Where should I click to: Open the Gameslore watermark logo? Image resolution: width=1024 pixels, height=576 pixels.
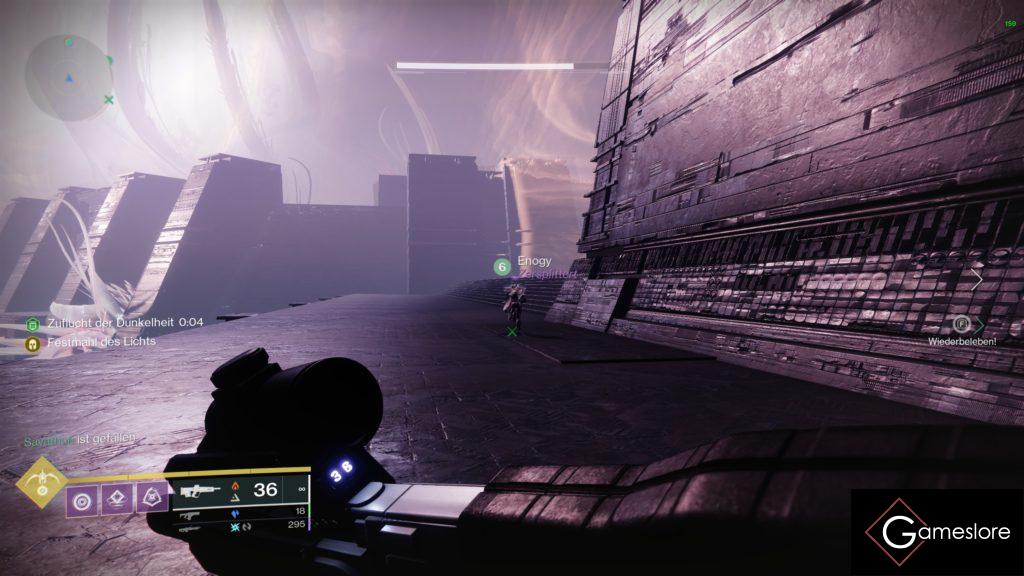[x=936, y=532]
